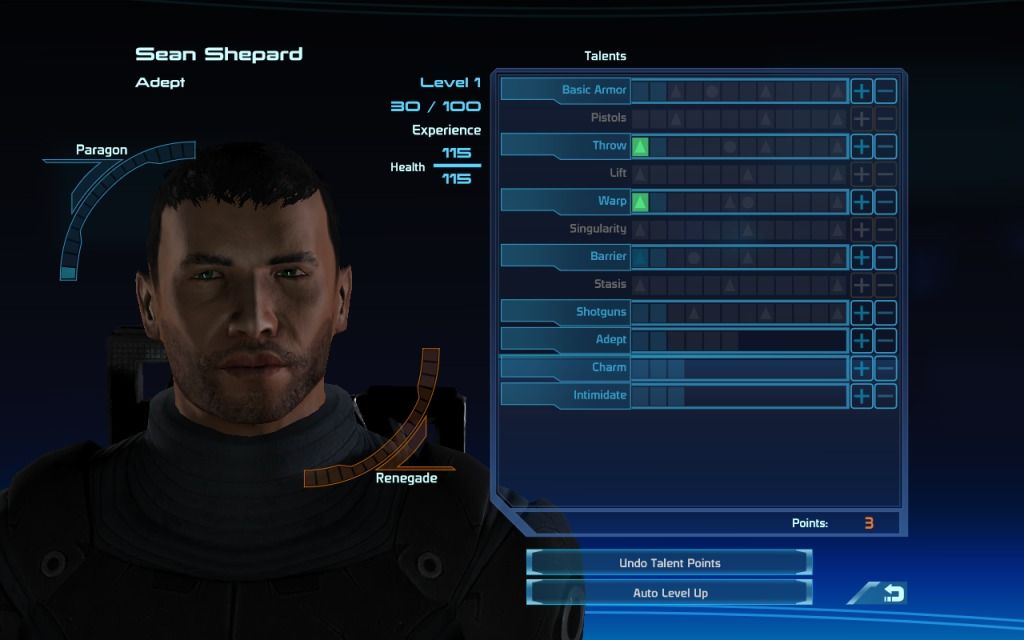1024x640 pixels.
Task: Remove a talent point from Warp
Action: 885,202
